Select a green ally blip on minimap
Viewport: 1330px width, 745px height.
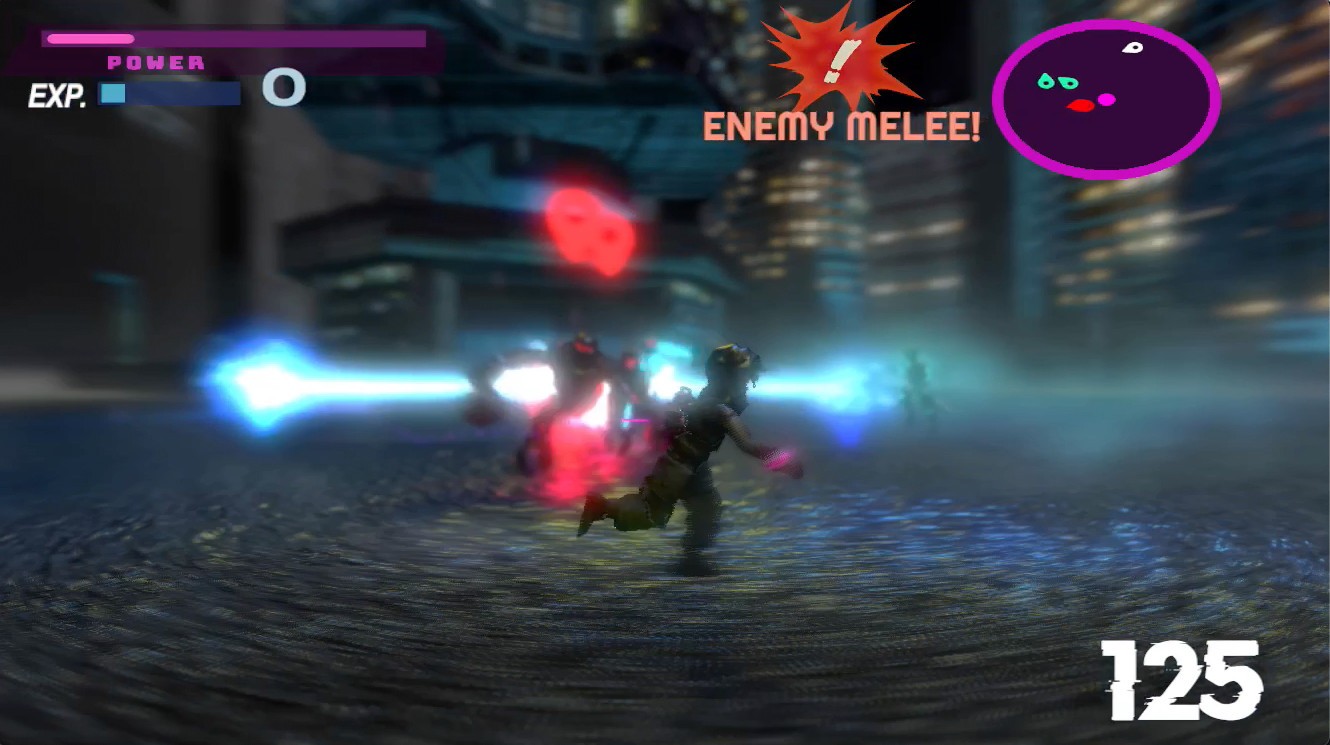(1046, 81)
